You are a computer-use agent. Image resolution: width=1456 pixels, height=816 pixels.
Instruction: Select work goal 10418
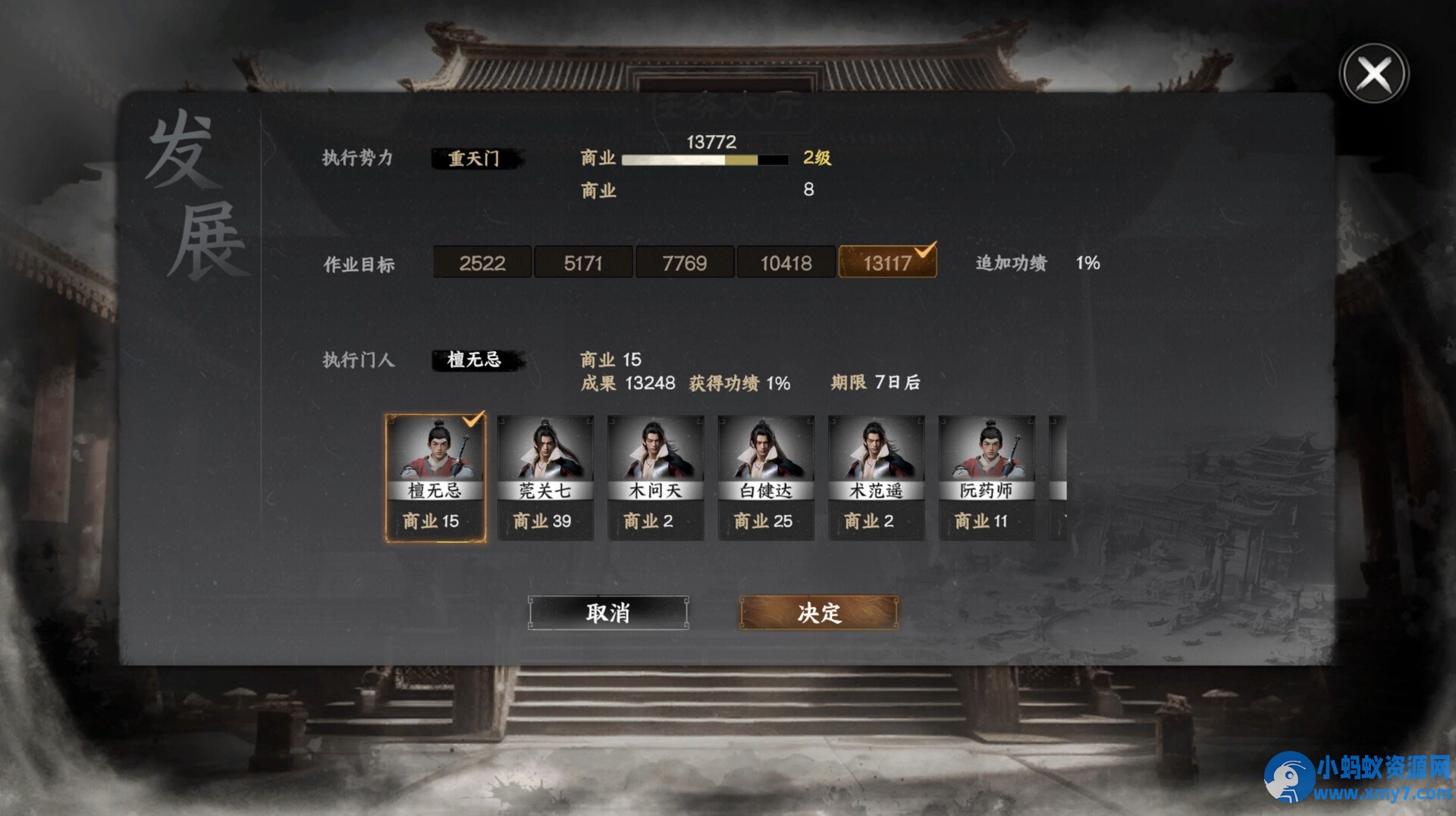[x=786, y=262]
